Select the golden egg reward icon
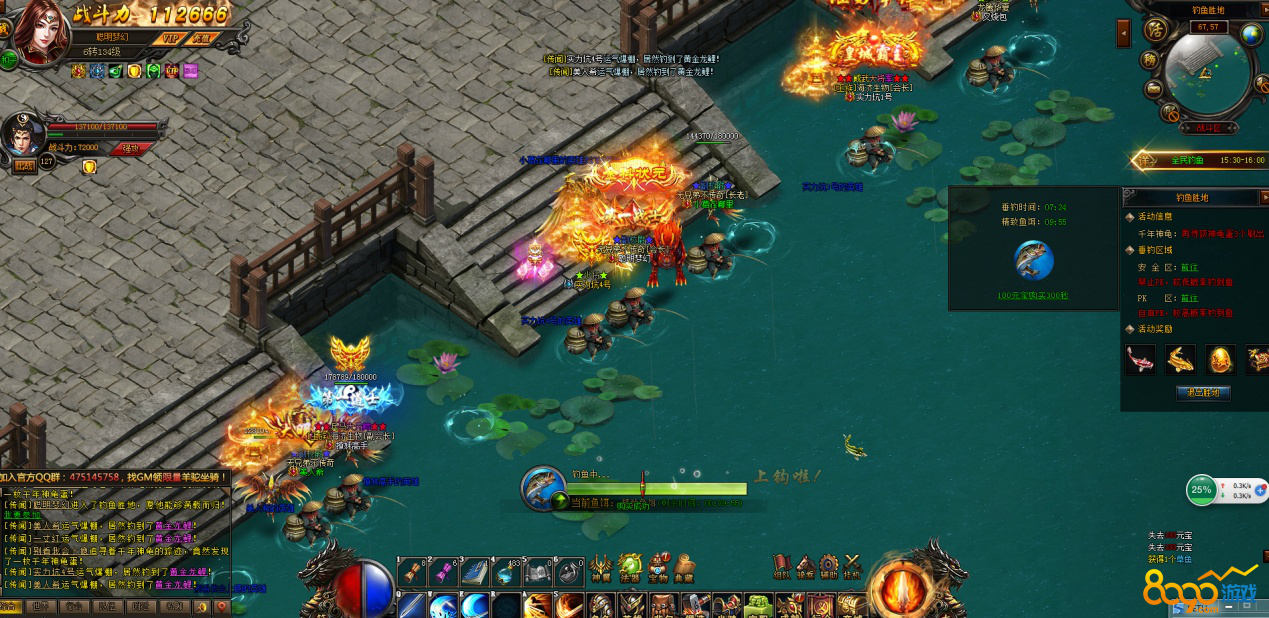1269x618 pixels. [1222, 359]
